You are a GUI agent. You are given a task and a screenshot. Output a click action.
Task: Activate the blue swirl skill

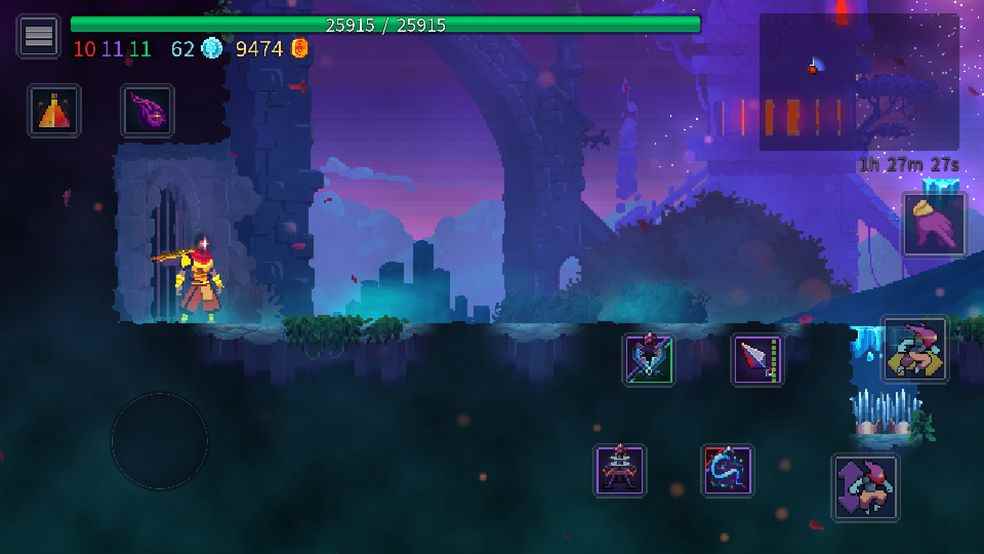[727, 470]
